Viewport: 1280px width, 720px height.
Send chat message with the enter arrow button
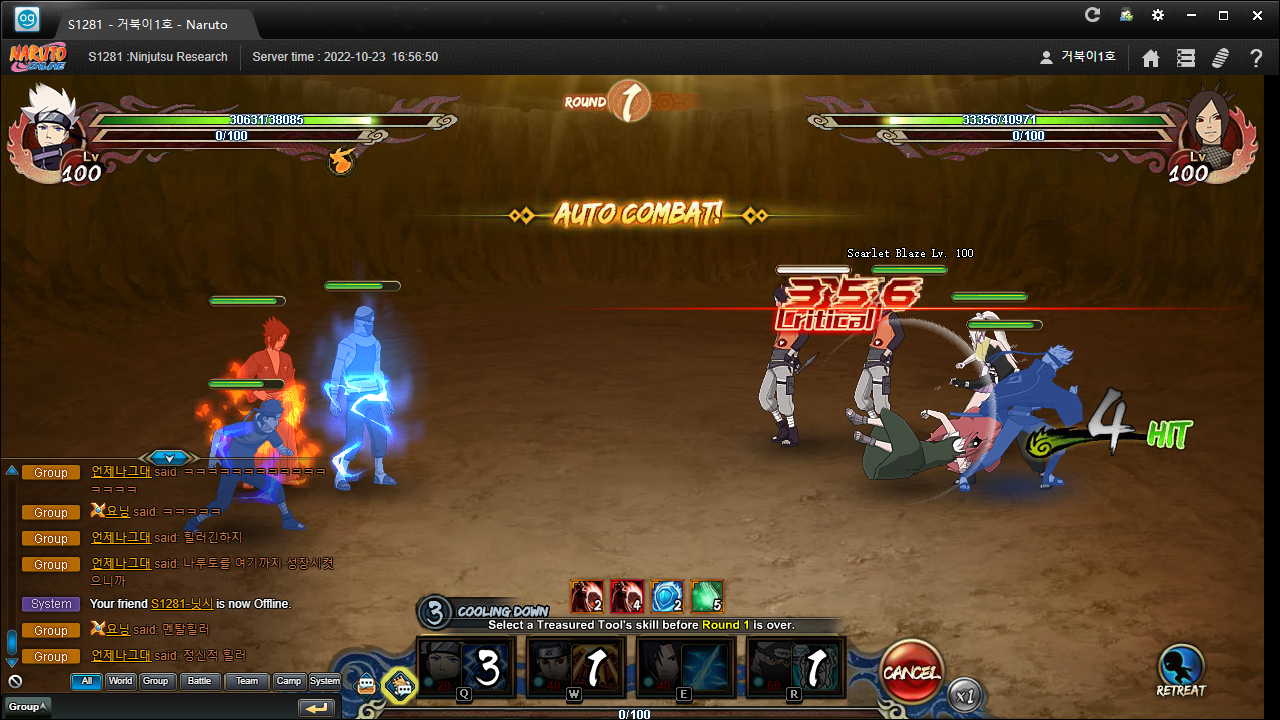coord(316,708)
